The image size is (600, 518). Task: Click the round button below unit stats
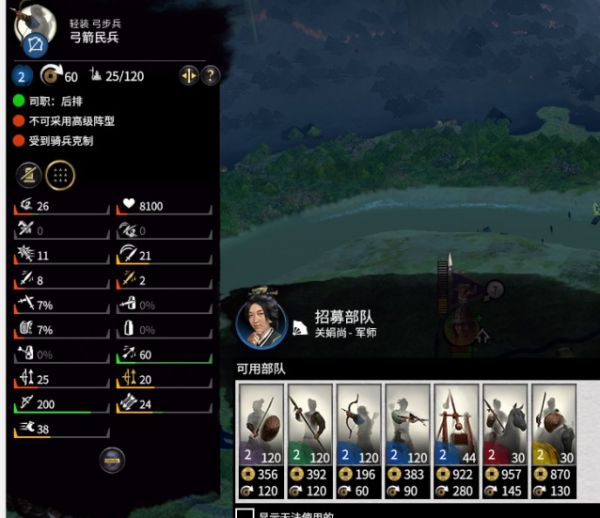click(113, 459)
